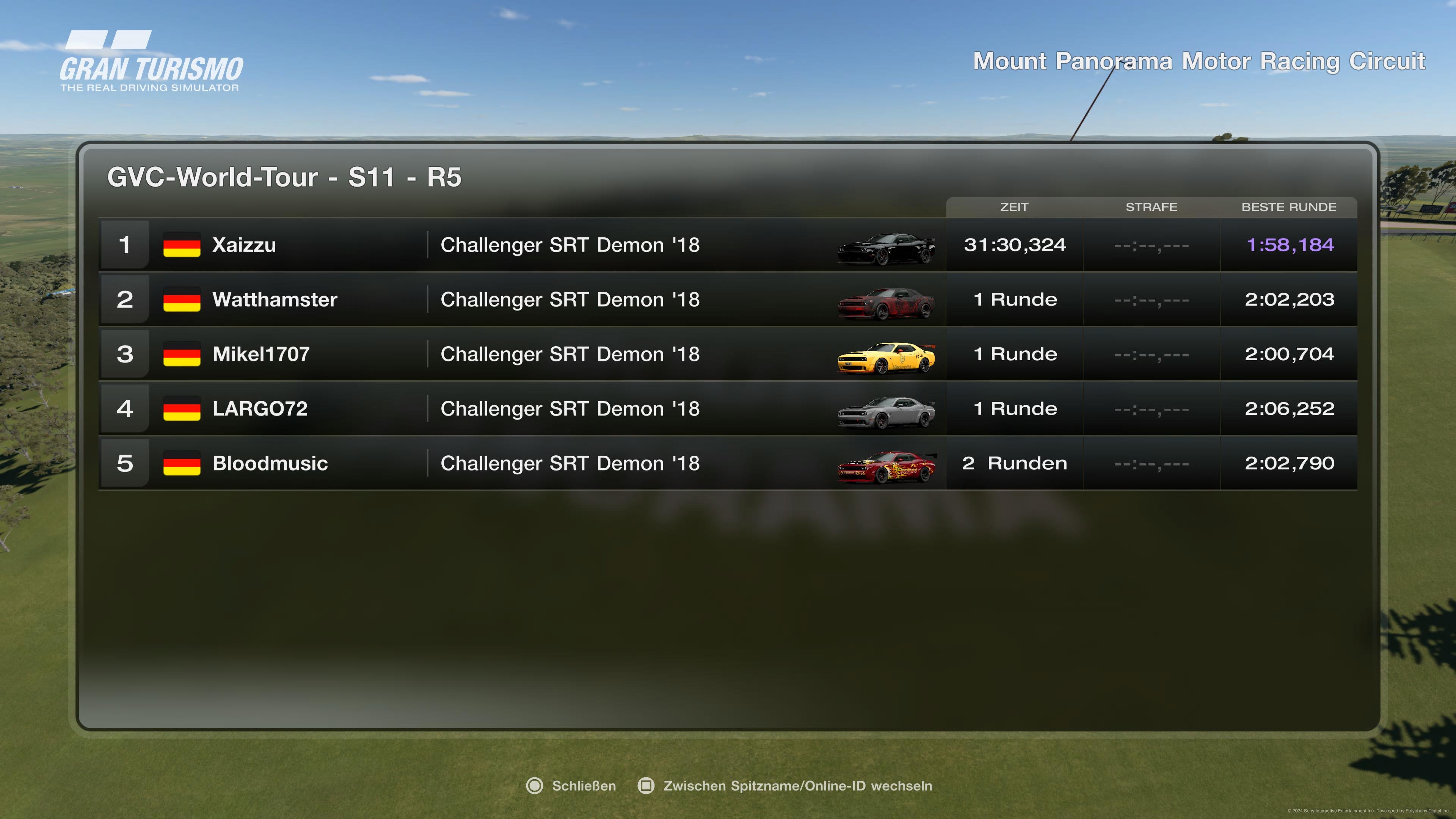Click LARGO72's grey Challenger car thumbnail

[x=886, y=412]
